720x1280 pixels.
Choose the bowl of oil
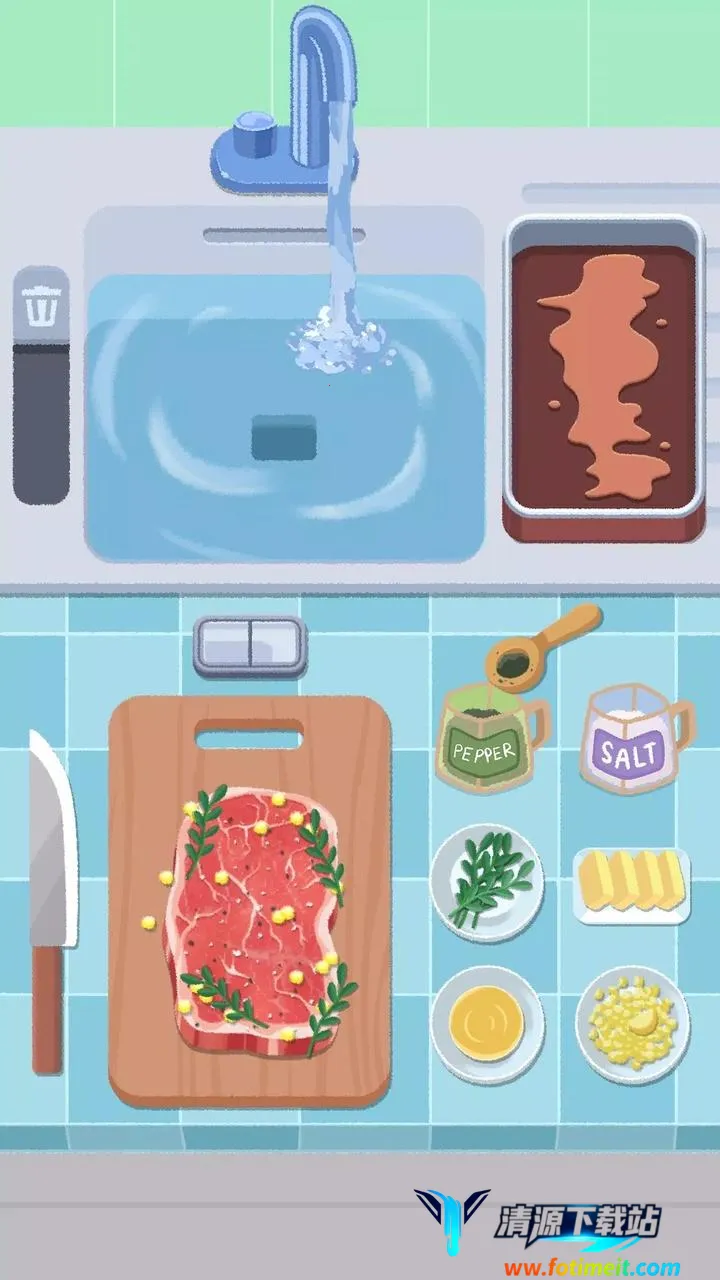coord(487,1022)
